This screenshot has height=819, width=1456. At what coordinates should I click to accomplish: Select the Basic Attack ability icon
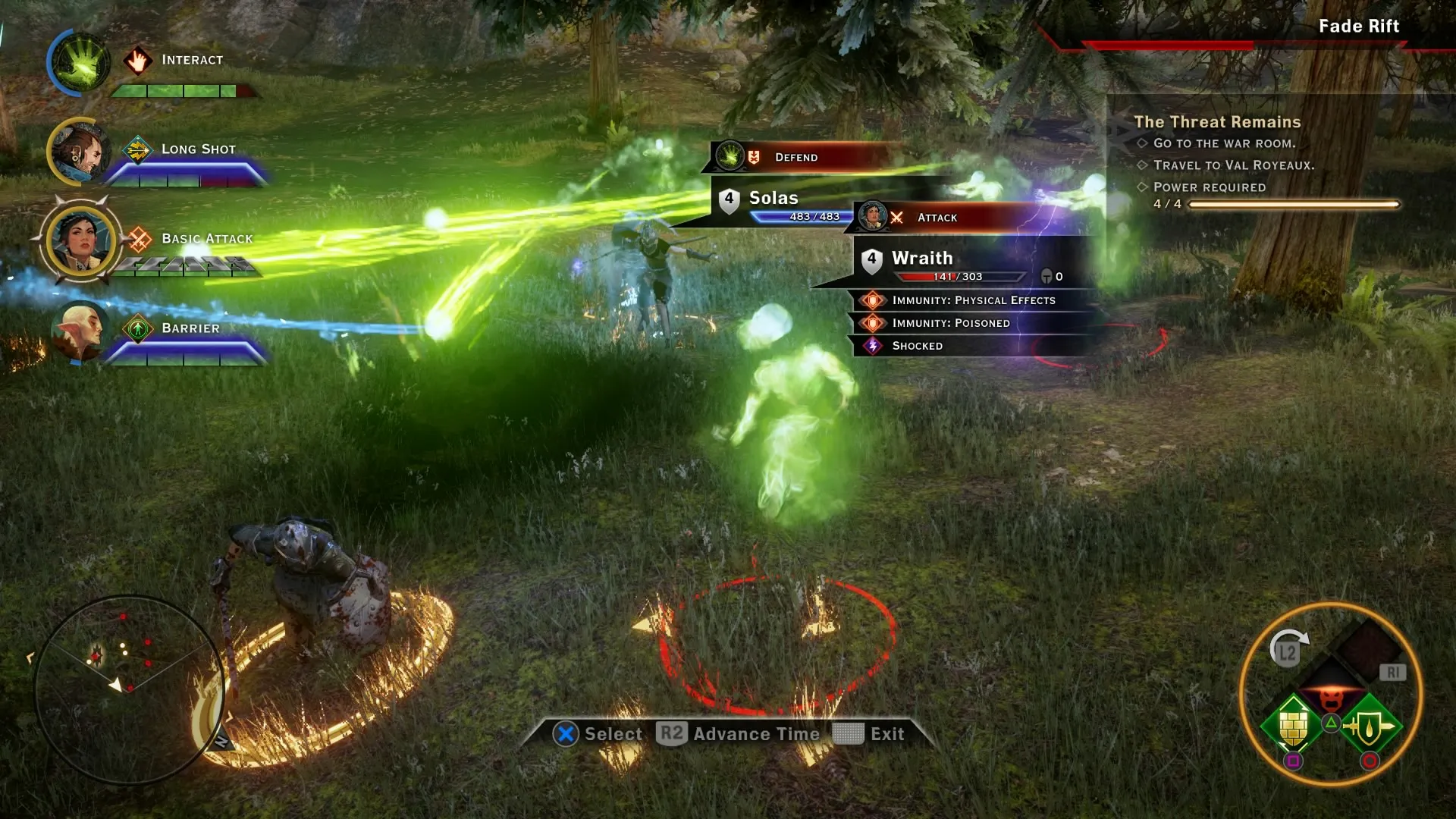pos(138,238)
